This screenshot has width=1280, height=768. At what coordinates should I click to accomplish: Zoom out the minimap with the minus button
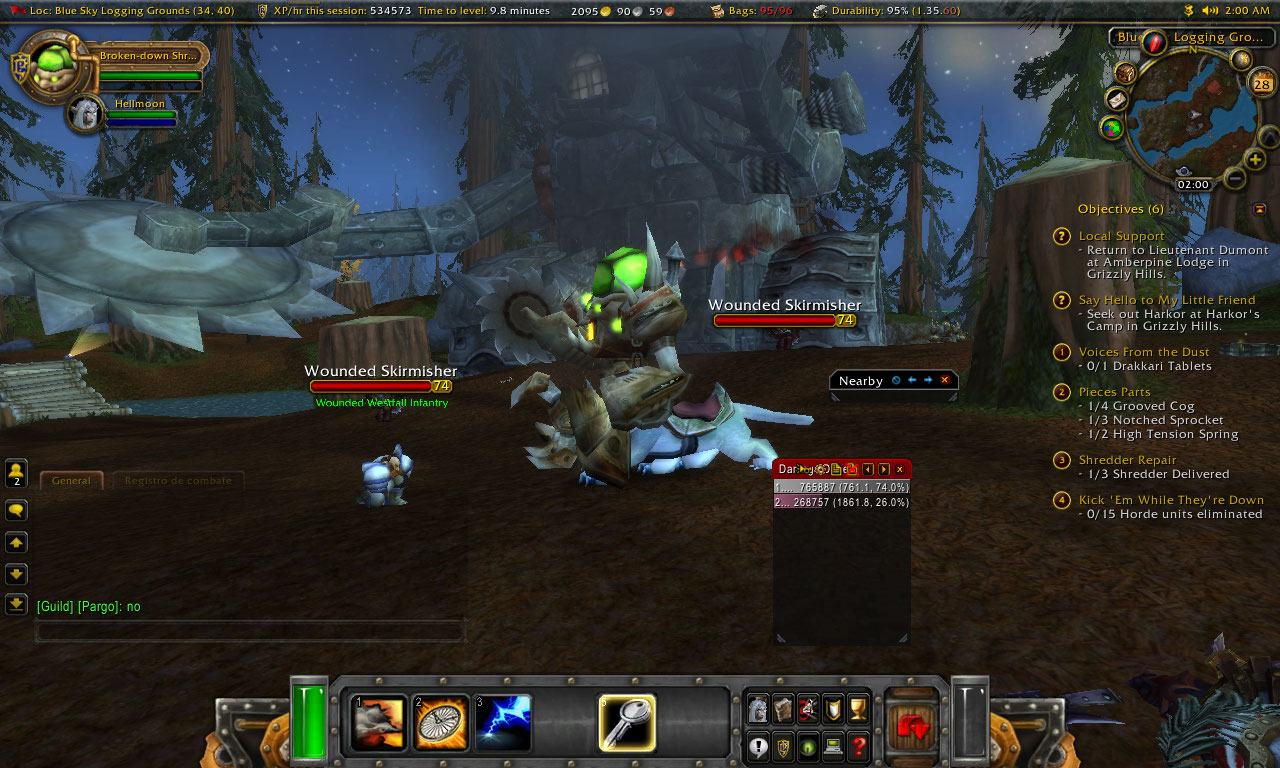click(x=1235, y=179)
